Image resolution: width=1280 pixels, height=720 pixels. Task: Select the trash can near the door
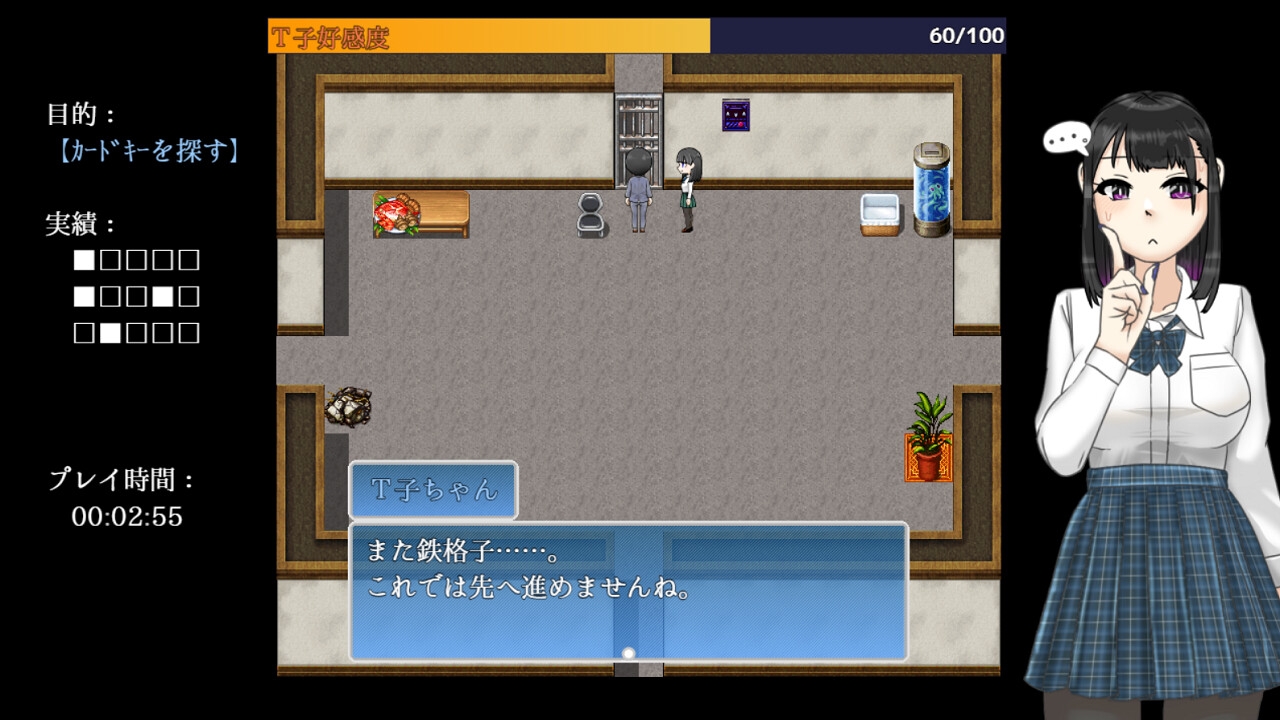tap(588, 214)
